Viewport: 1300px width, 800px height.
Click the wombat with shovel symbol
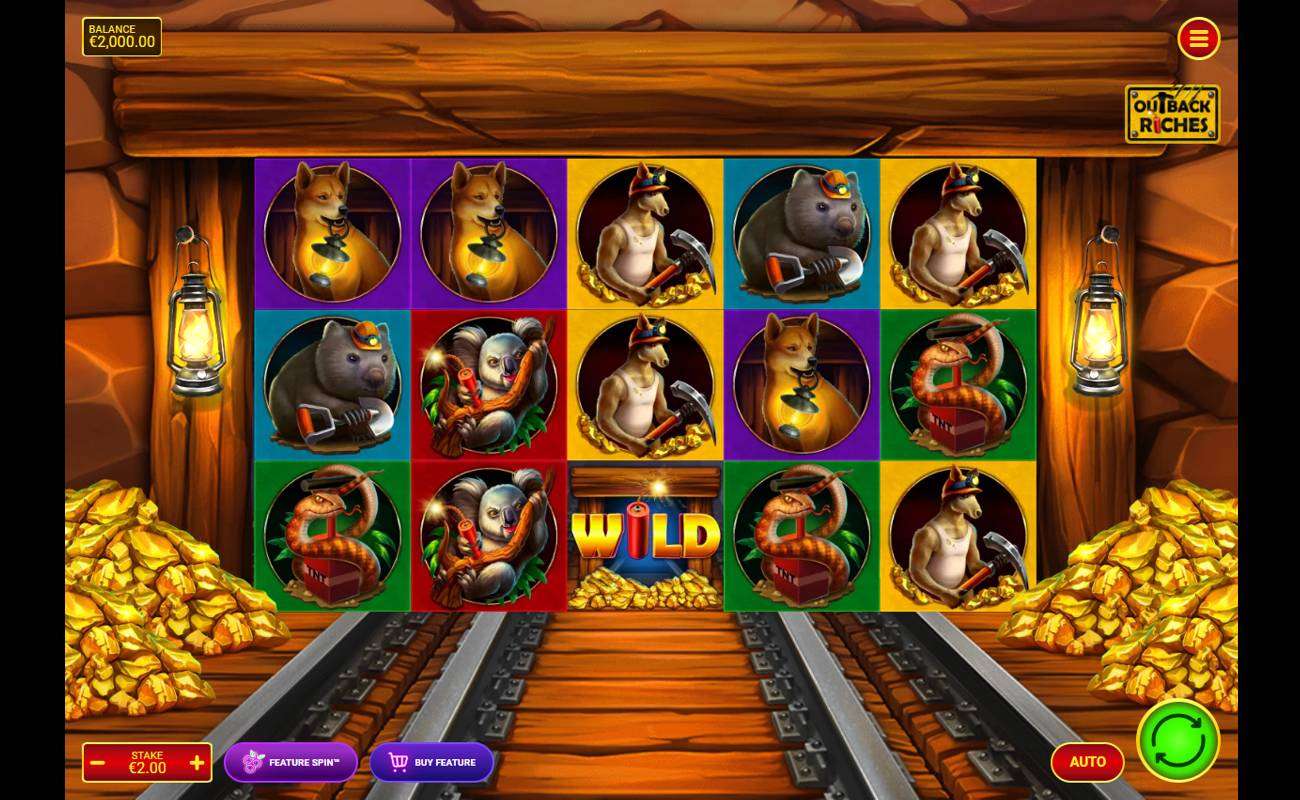point(331,385)
